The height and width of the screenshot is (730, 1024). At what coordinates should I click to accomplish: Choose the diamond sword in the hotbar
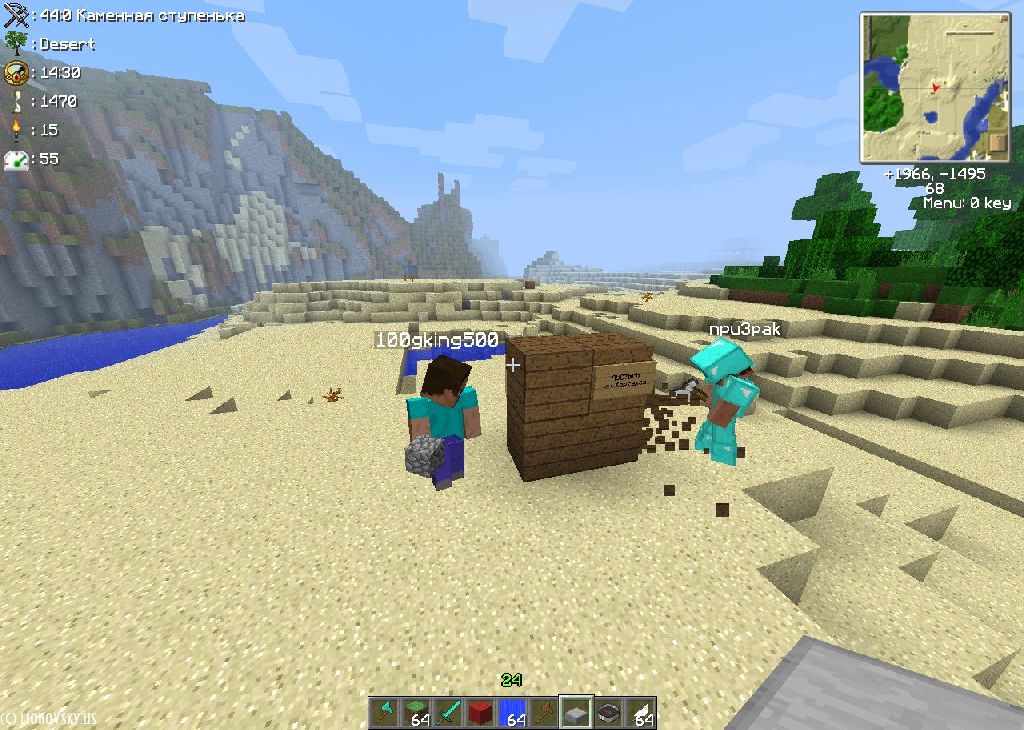449,712
